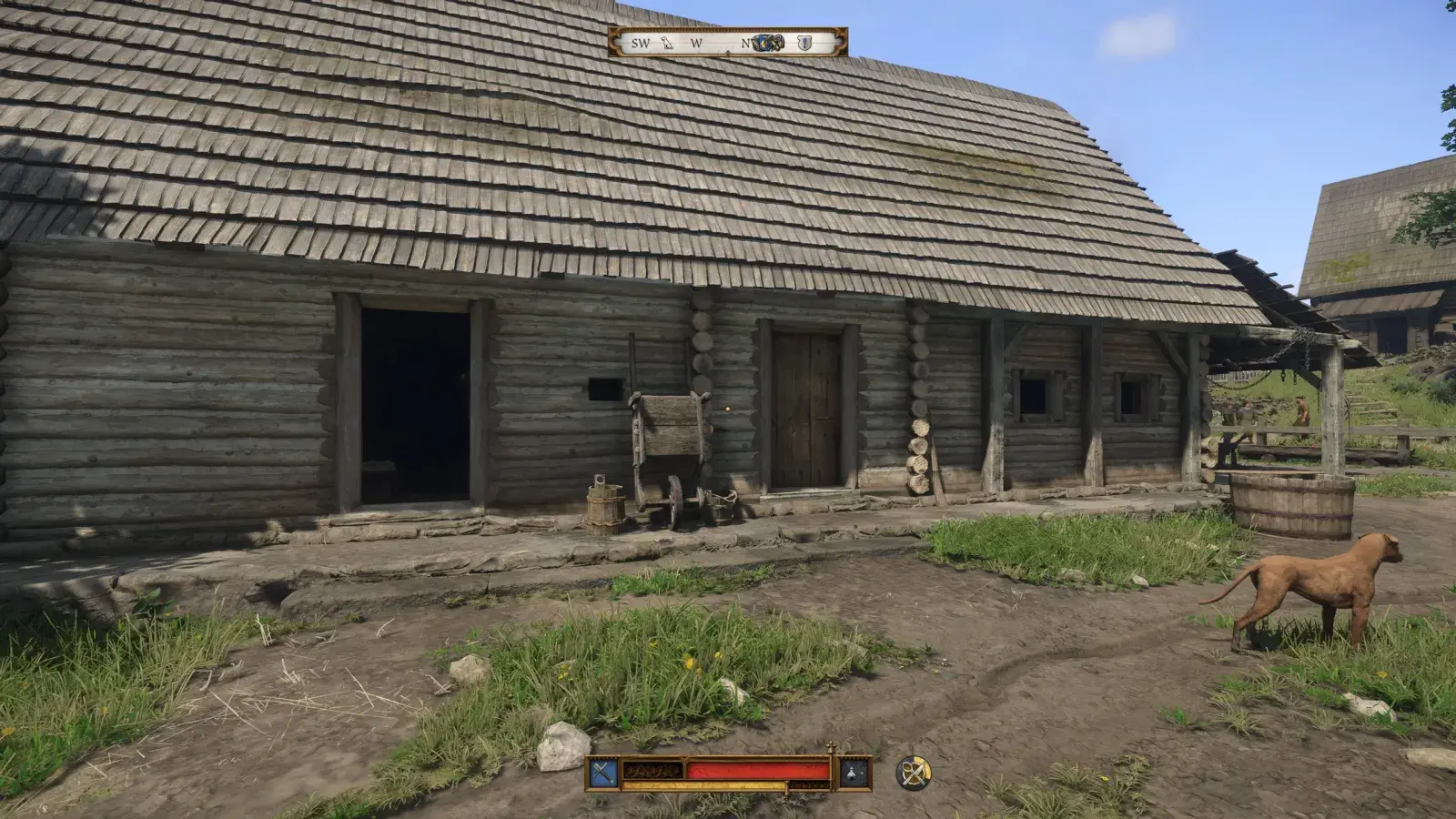Screen dimensions: 1456x819
Task: Select the W label on the compass
Action: coord(696,43)
